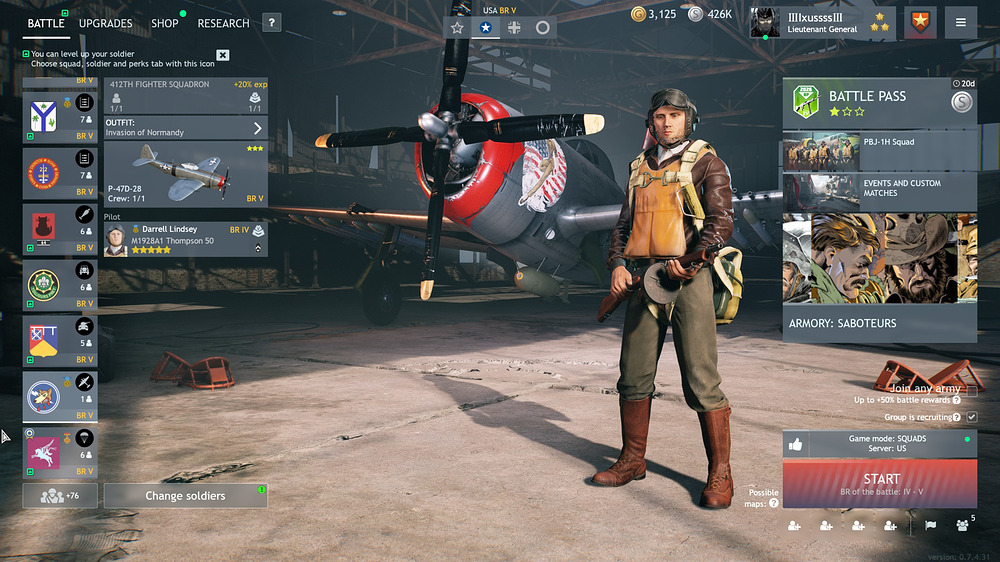1000x562 pixels.
Task: Toggle the Group is recruiting checkbox
Action: tap(971, 417)
